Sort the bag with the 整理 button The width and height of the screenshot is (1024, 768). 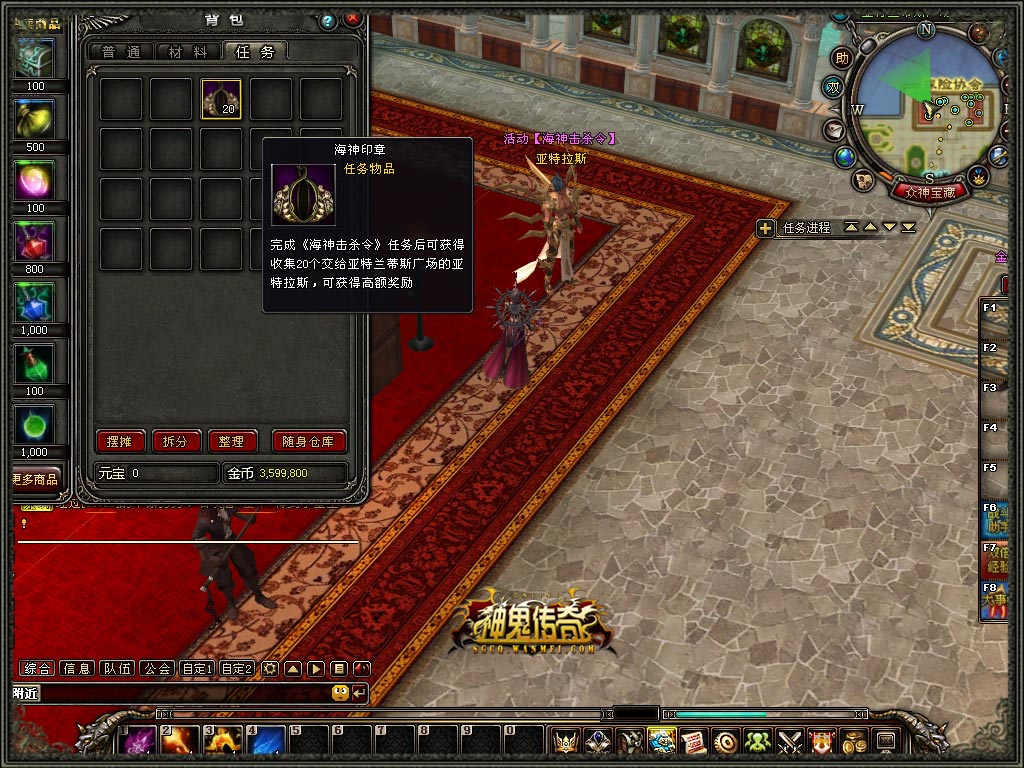pos(232,441)
